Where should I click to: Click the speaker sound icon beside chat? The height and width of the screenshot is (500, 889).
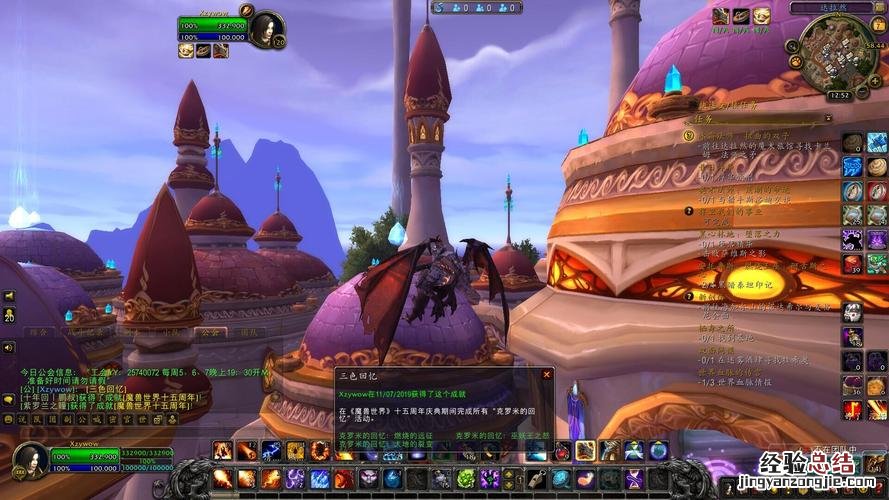[9, 348]
